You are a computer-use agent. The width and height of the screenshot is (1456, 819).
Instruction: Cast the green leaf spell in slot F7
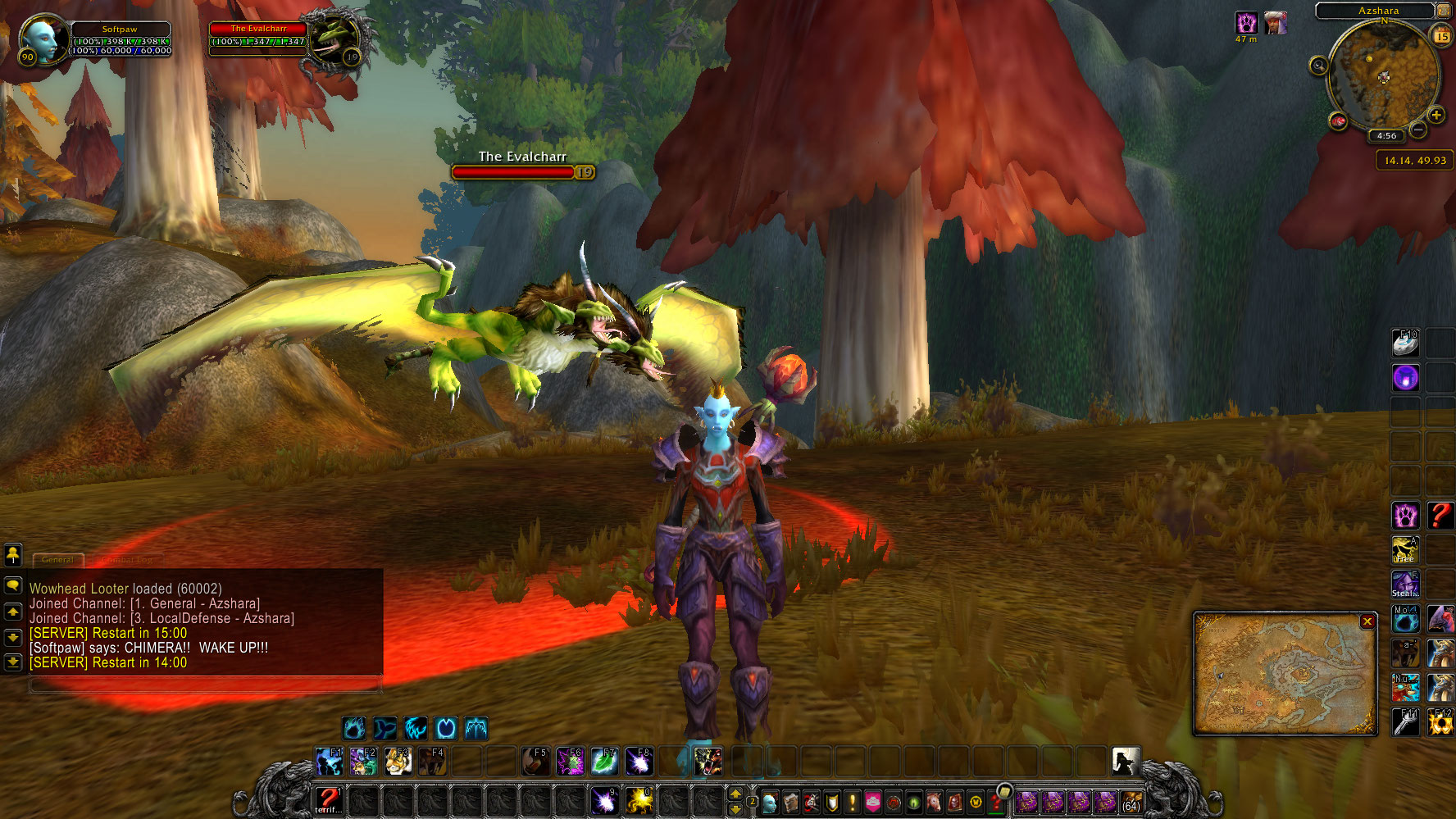pyautogui.click(x=606, y=762)
